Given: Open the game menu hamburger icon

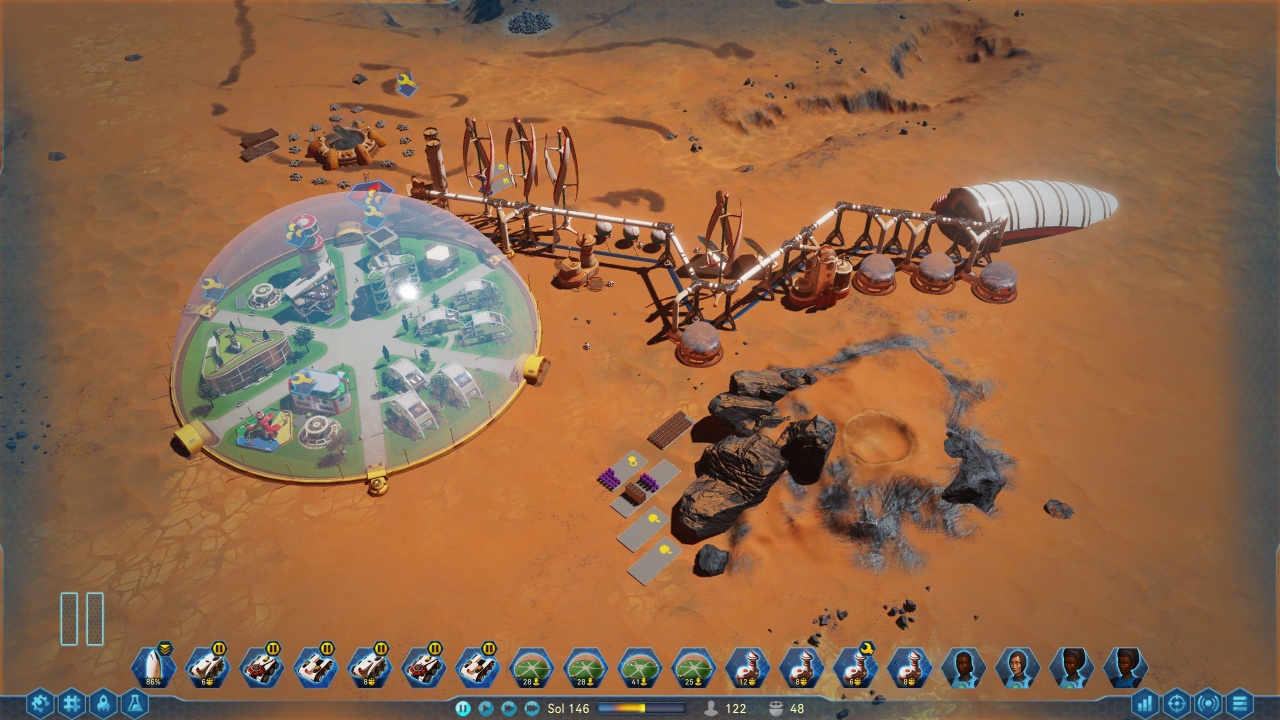Looking at the screenshot, I should coord(1241,703).
